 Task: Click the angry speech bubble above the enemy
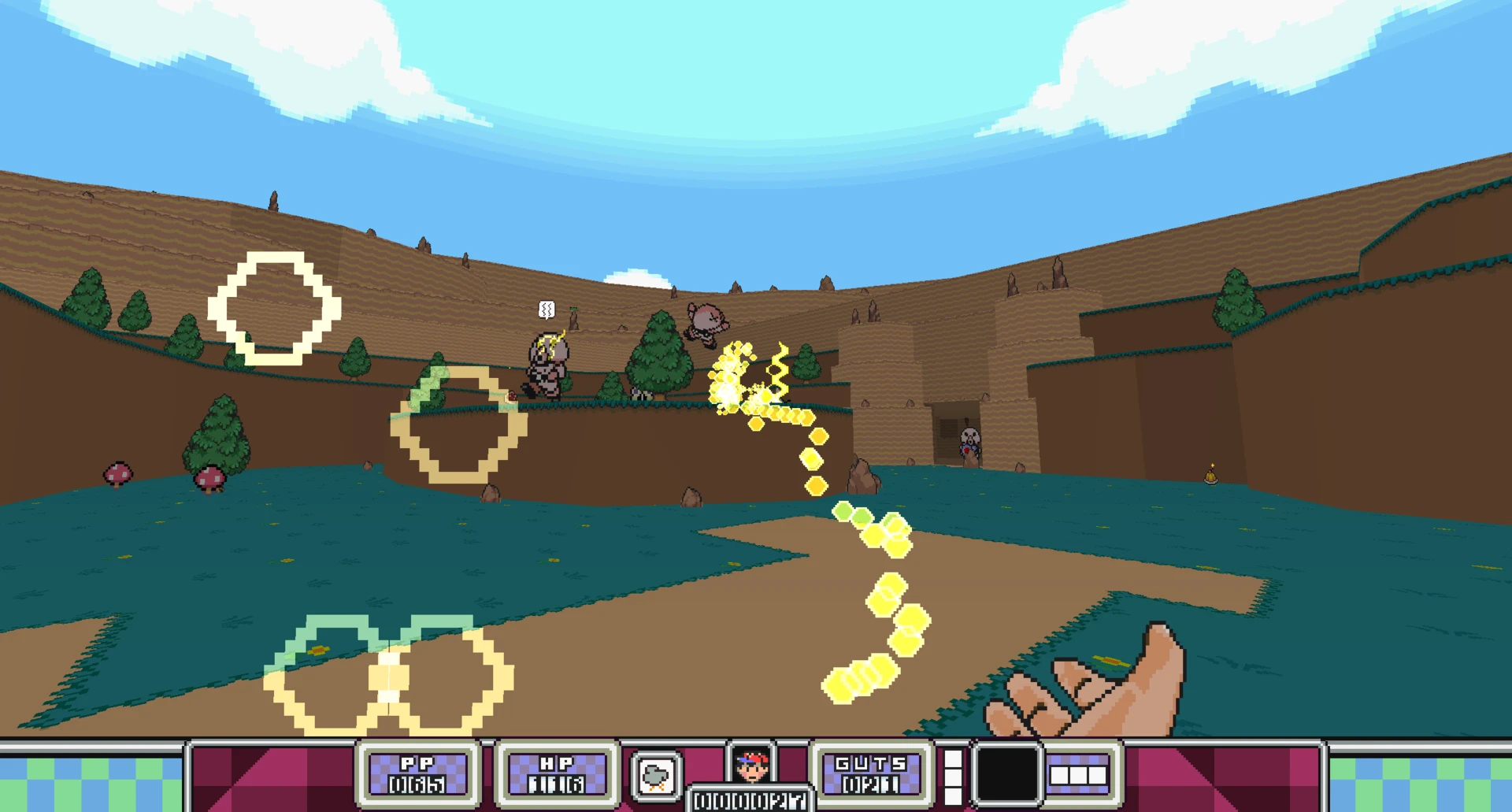545,310
